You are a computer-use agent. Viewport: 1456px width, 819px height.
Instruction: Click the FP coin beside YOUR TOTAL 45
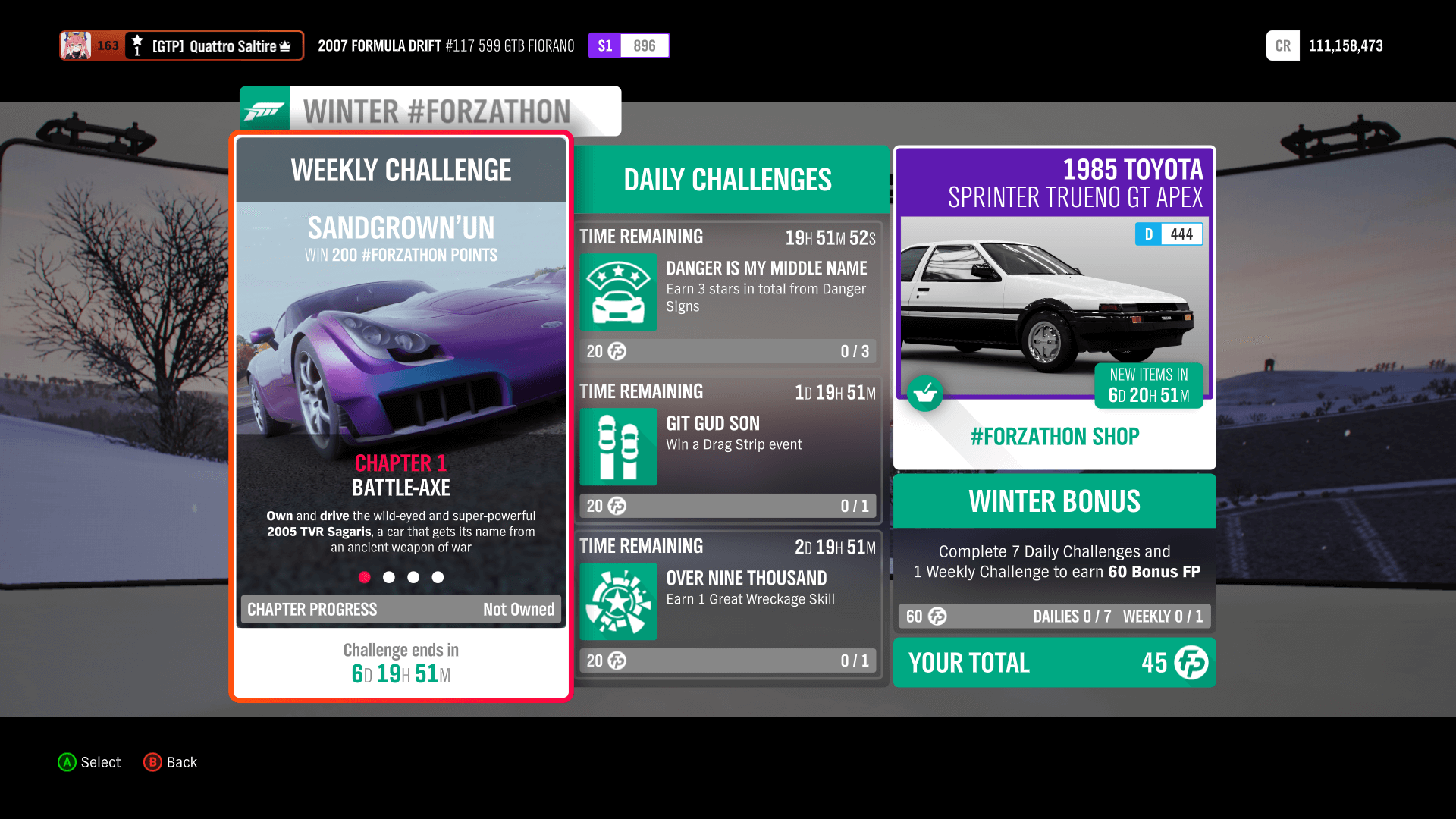coord(1191,663)
